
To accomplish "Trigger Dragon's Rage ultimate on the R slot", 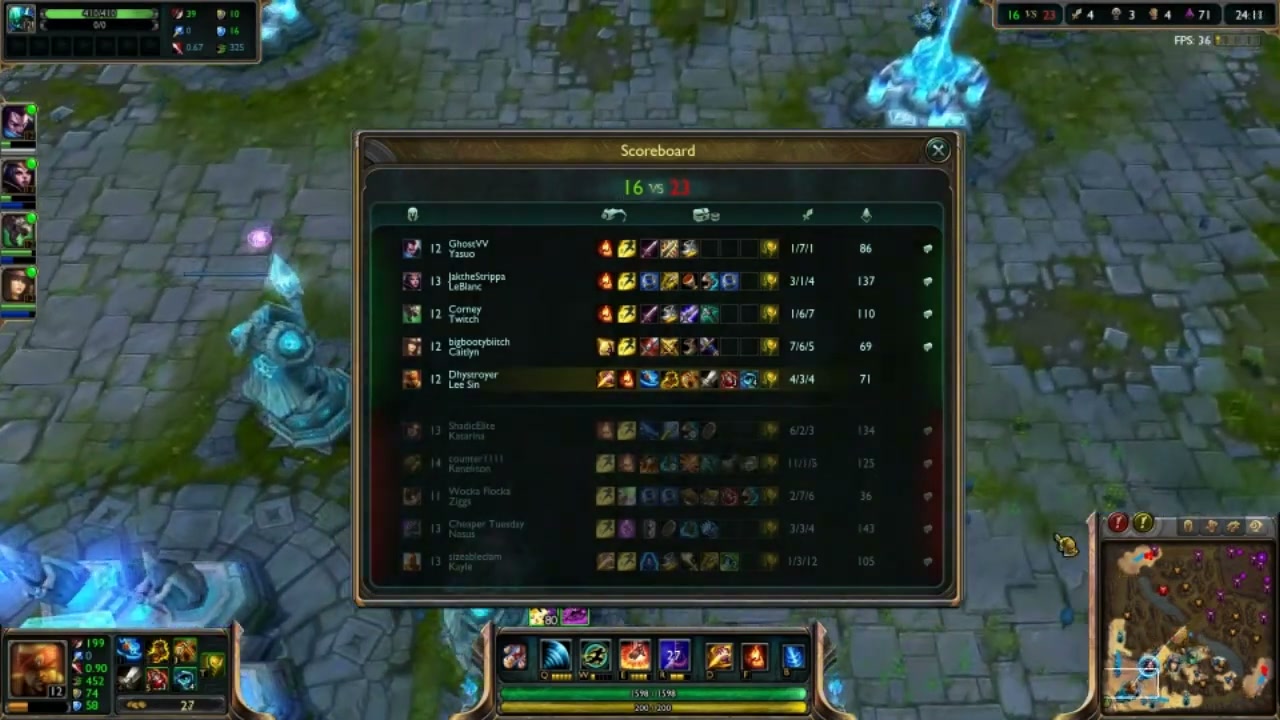I will coord(673,654).
